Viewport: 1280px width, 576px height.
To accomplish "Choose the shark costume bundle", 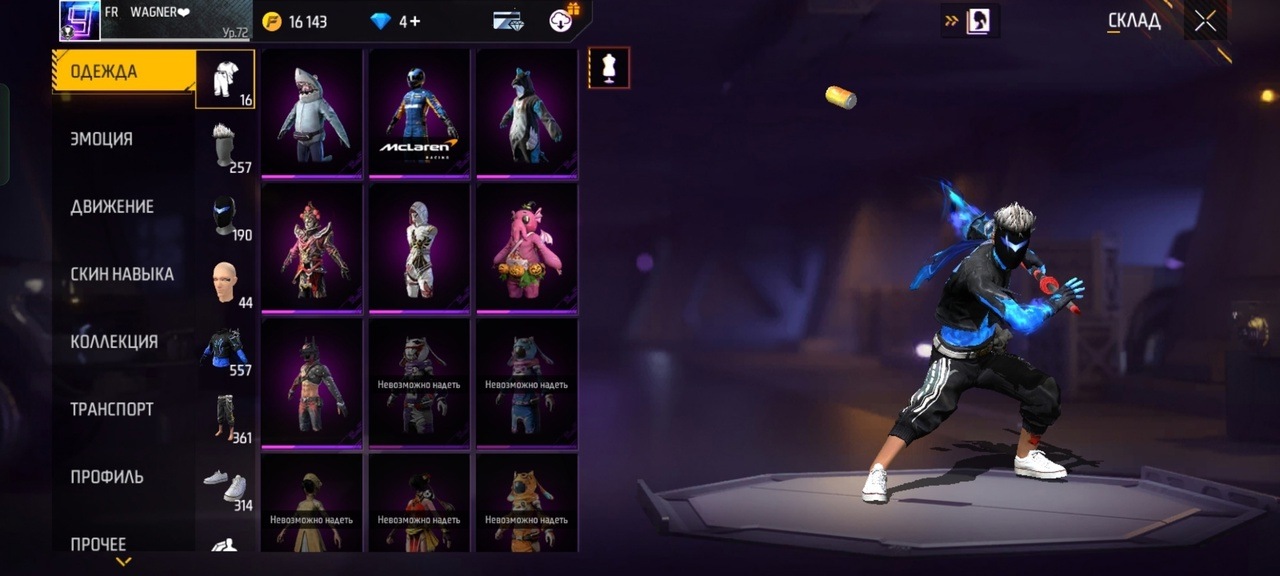I will click(x=312, y=112).
